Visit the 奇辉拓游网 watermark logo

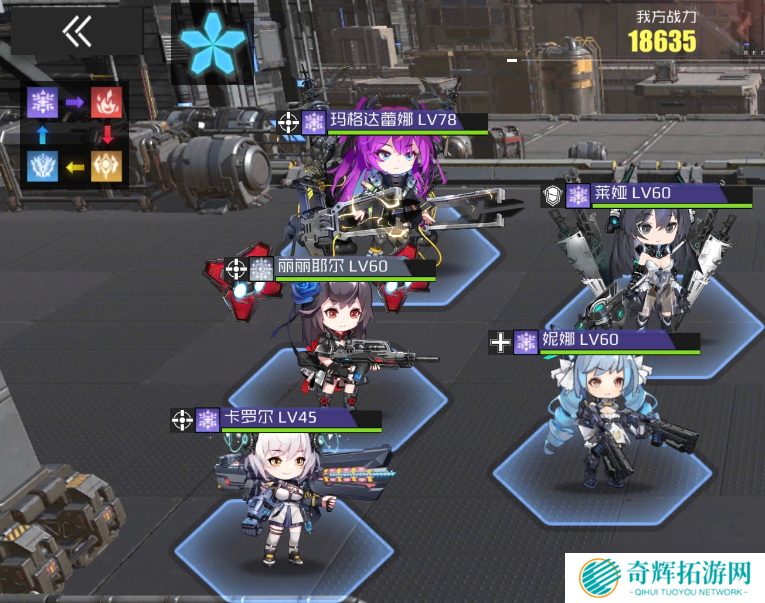point(664,578)
